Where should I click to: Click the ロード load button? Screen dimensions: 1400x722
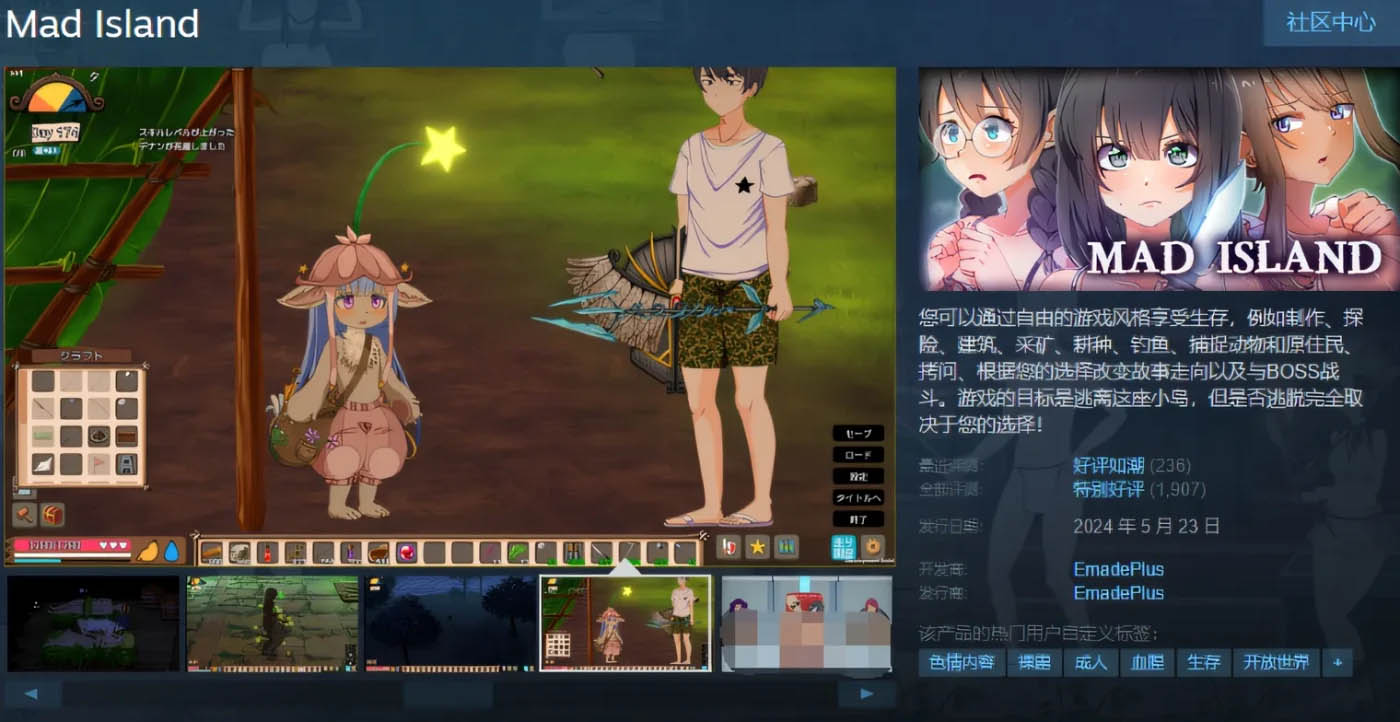coord(858,455)
